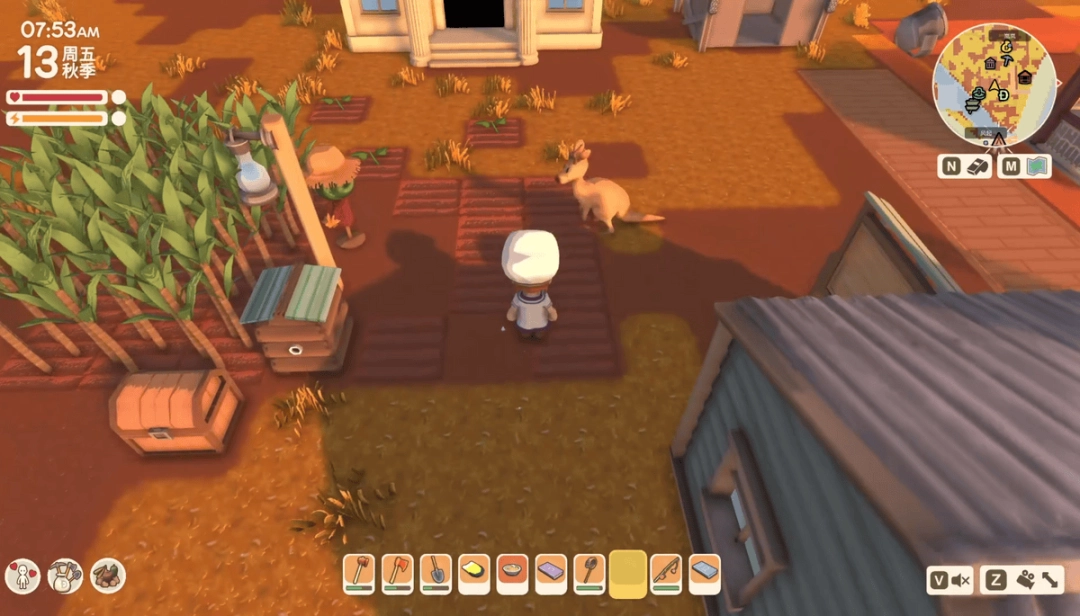Open the tool bag inventory icon
This screenshot has width=1080, height=616.
tap(65, 575)
